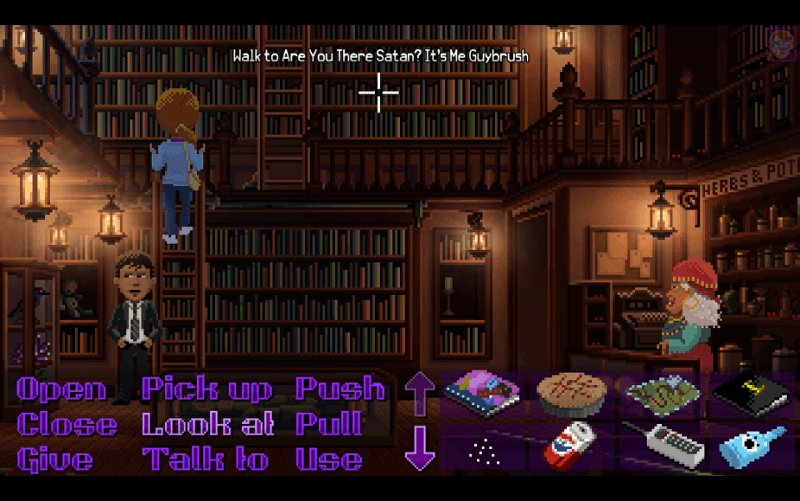800x501 pixels.
Task: Pick the white dust specks inventory item
Action: tap(481, 446)
